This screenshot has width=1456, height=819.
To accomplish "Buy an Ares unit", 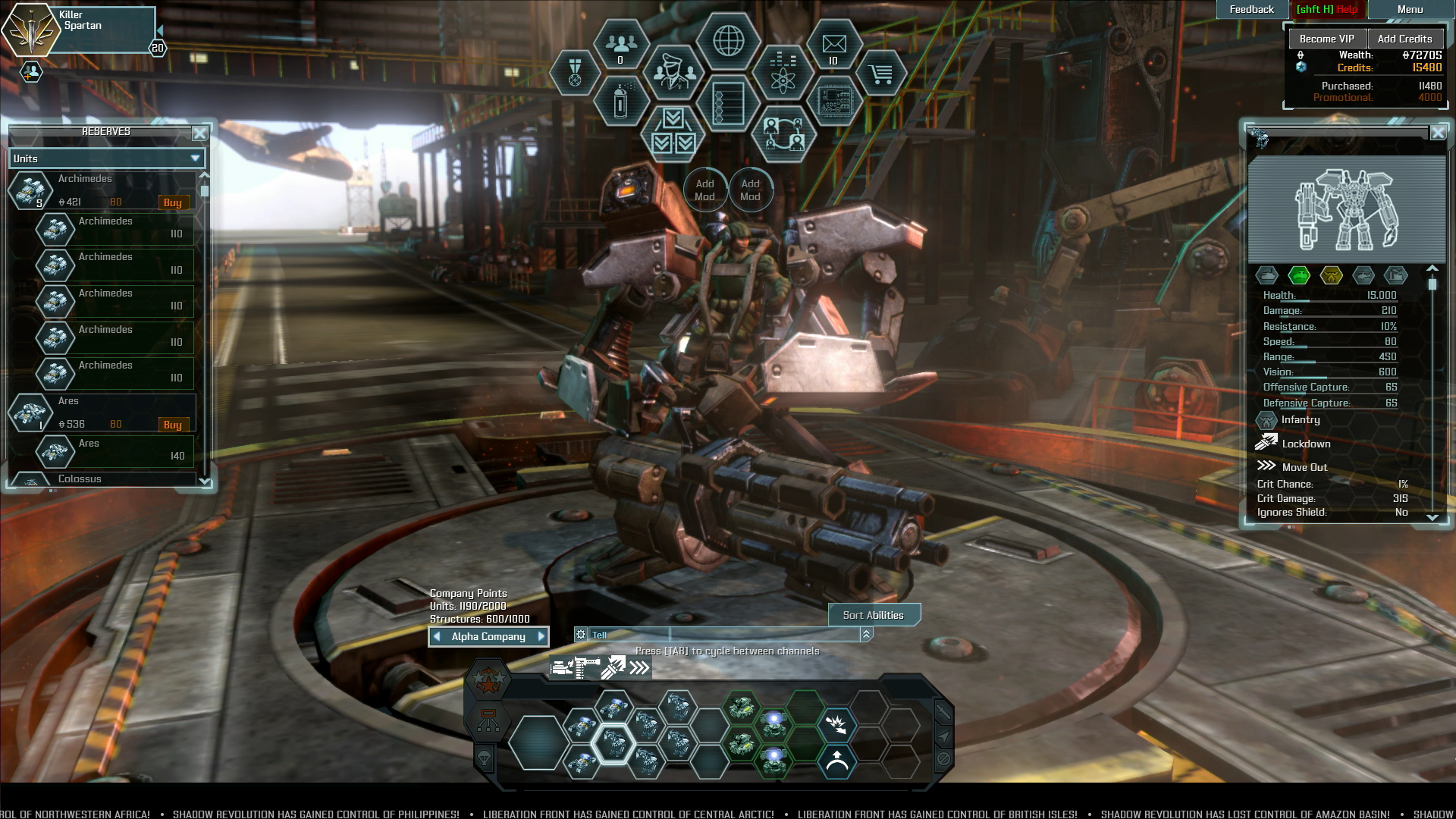I will click(172, 425).
